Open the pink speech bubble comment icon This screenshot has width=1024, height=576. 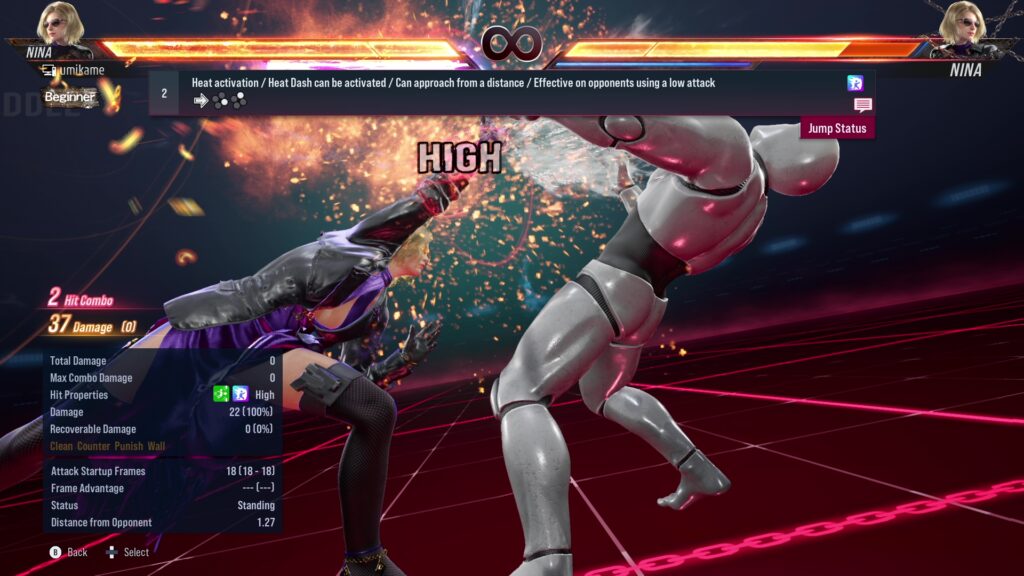[x=862, y=105]
